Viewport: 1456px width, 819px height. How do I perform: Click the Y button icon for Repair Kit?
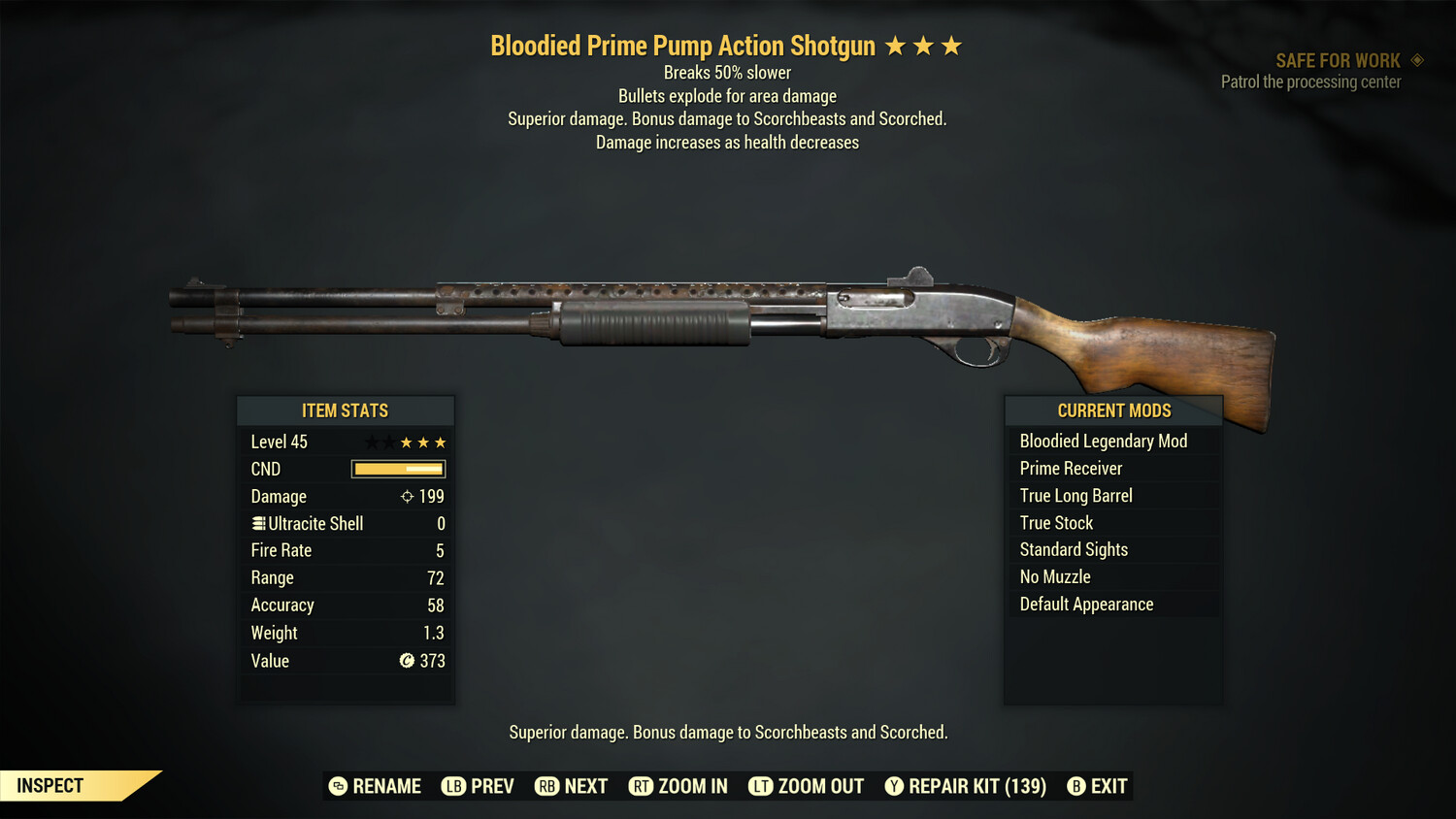click(x=893, y=786)
